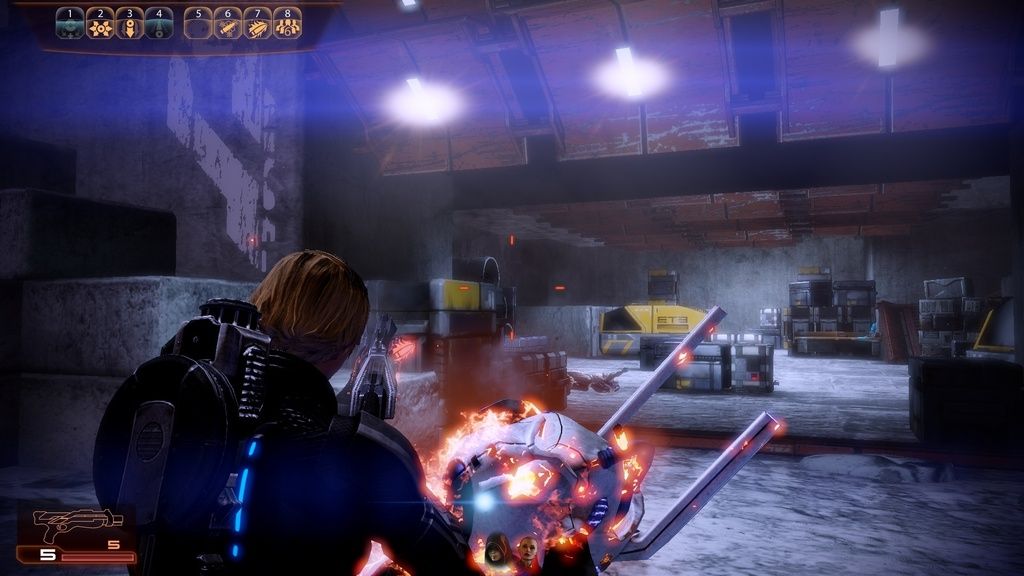This screenshot has height=576, width=1024.
Task: Choose the empty-looking hotbar slot 5
Action: tap(199, 24)
